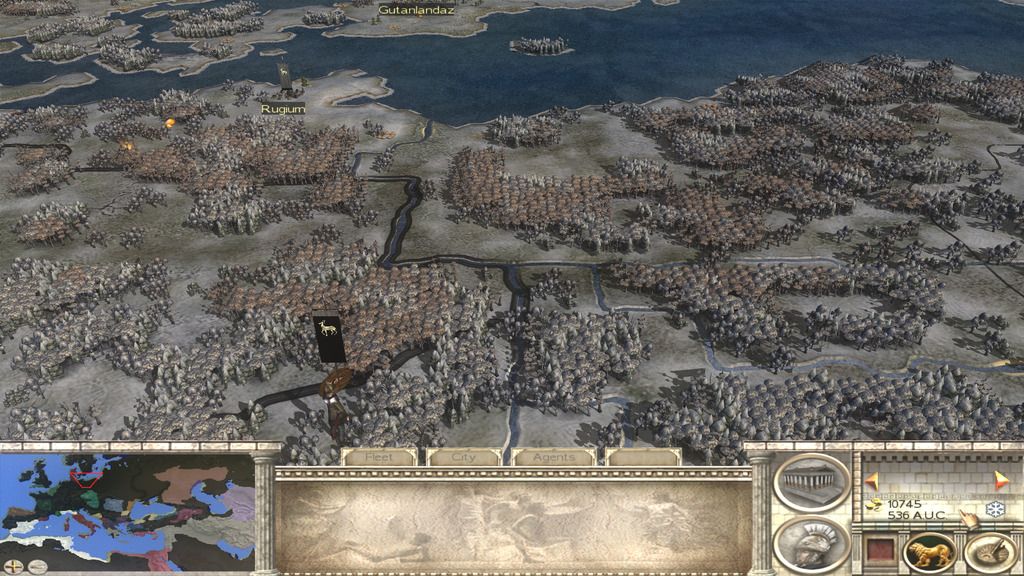Select the next item with right arrow
Image resolution: width=1024 pixels, height=576 pixels.
[1002, 481]
